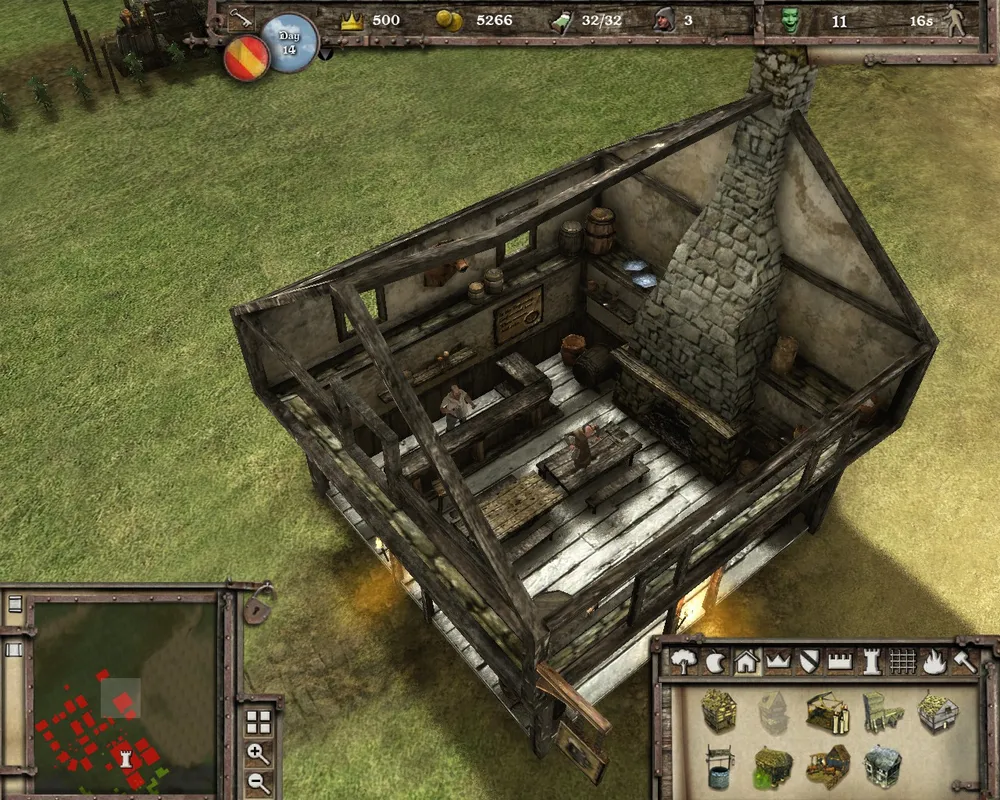Viewport: 1000px width, 800px height.
Task: Select the market stall with candles
Action: (x=827, y=712)
